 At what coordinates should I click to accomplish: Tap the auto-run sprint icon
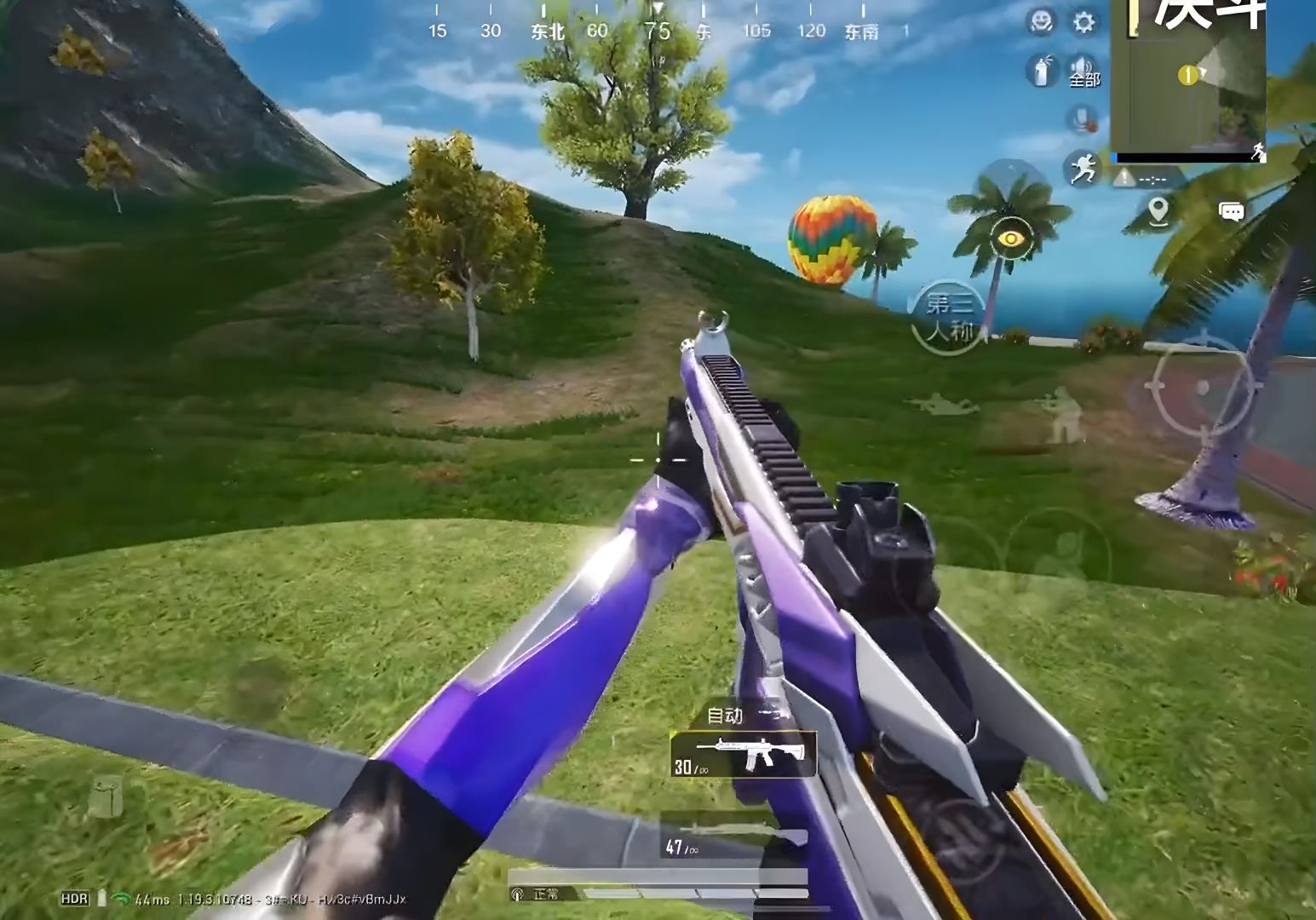tap(1082, 168)
